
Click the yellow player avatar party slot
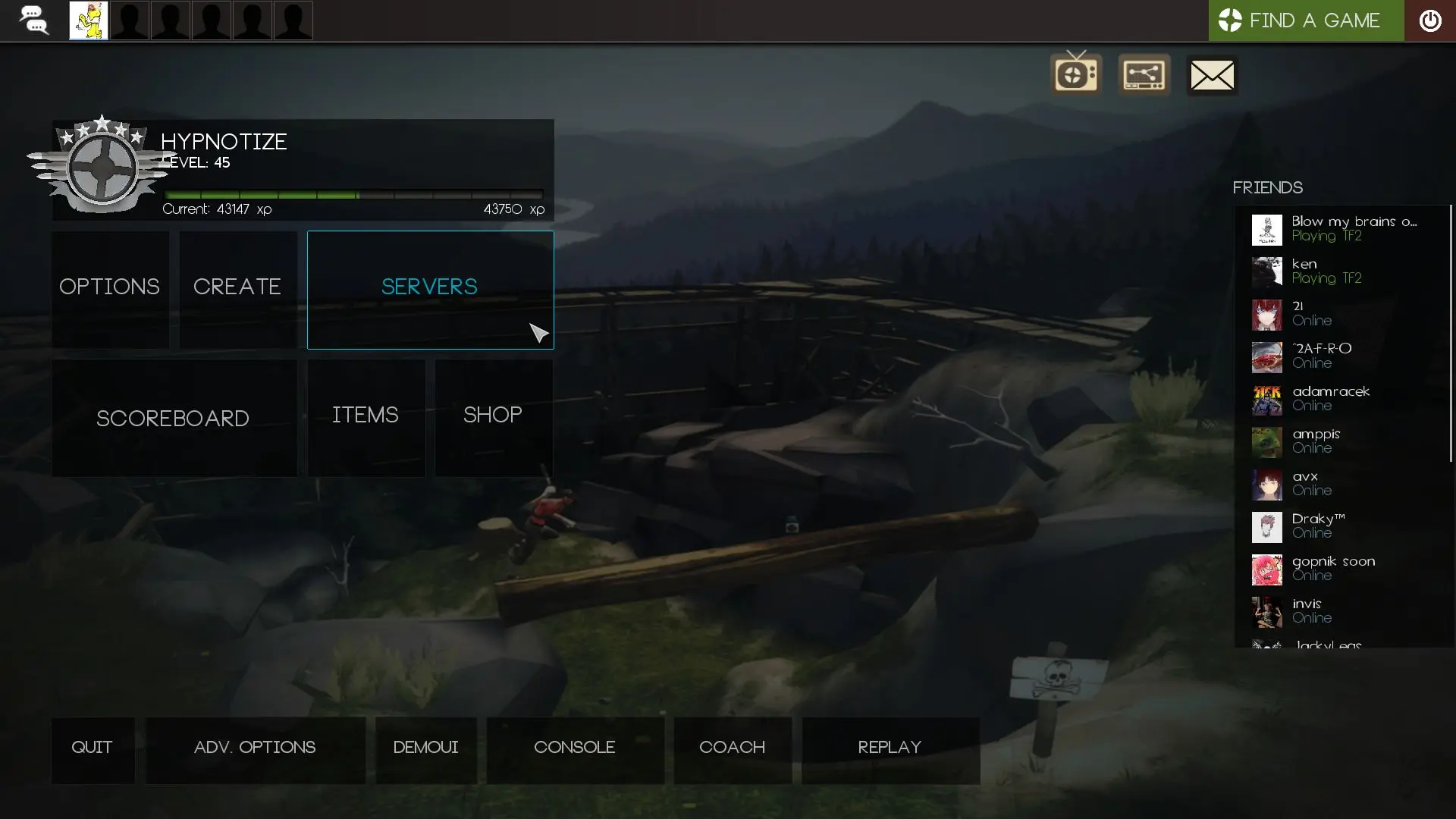(x=89, y=20)
